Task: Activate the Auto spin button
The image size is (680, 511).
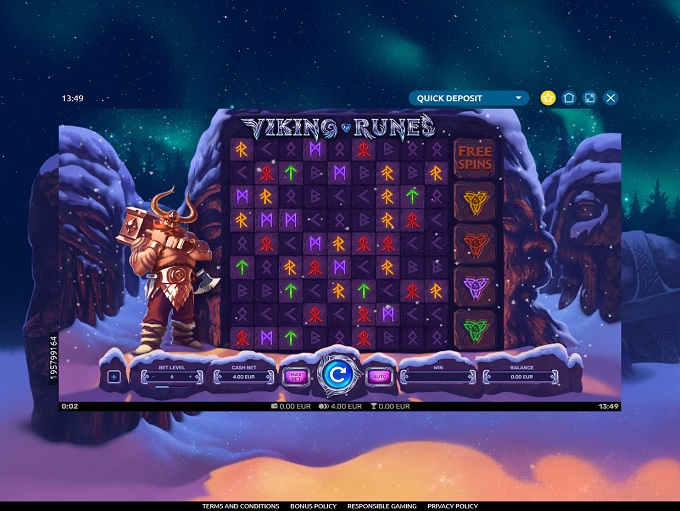Action: pos(379,377)
